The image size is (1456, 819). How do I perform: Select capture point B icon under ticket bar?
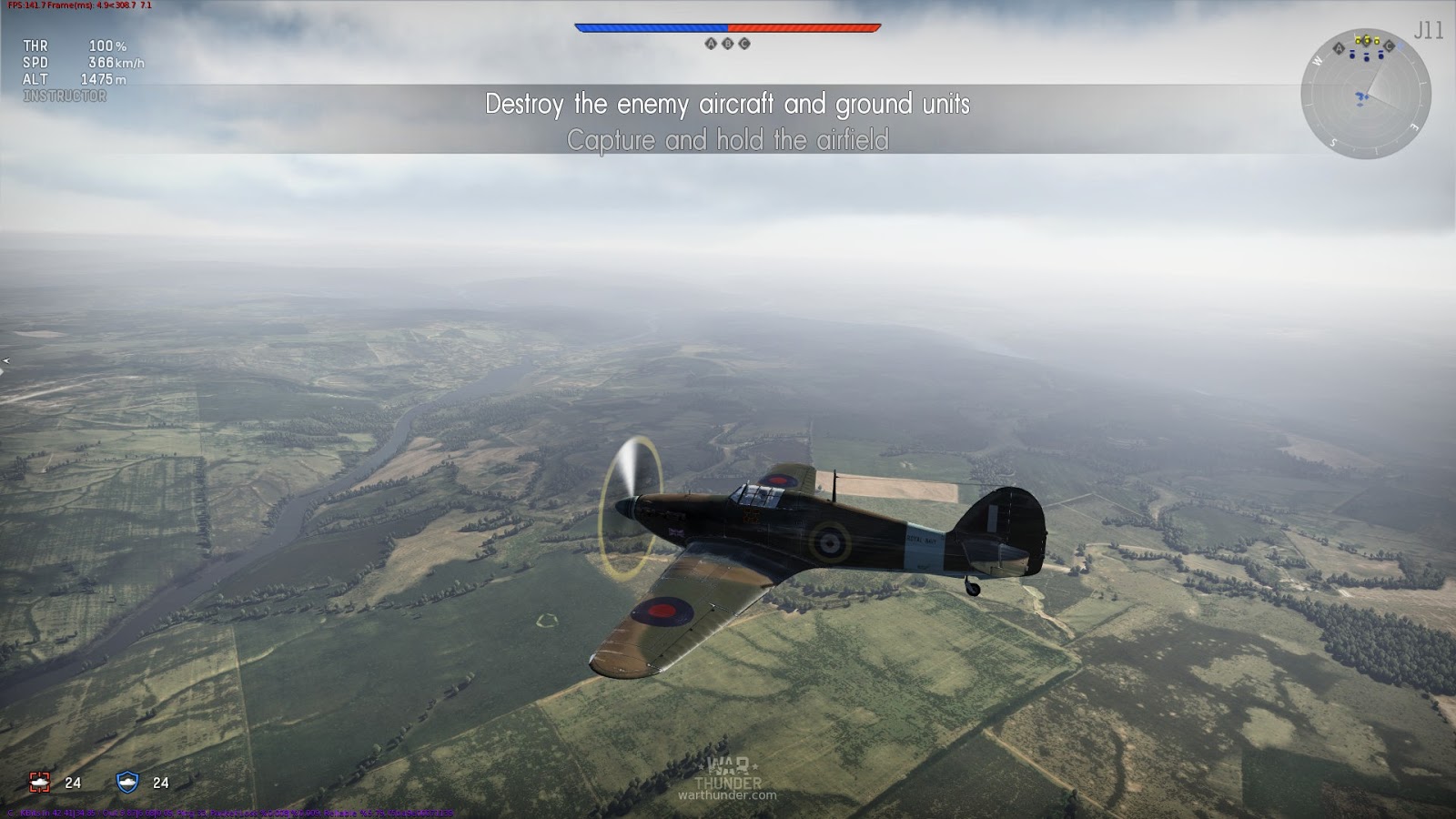point(727,44)
